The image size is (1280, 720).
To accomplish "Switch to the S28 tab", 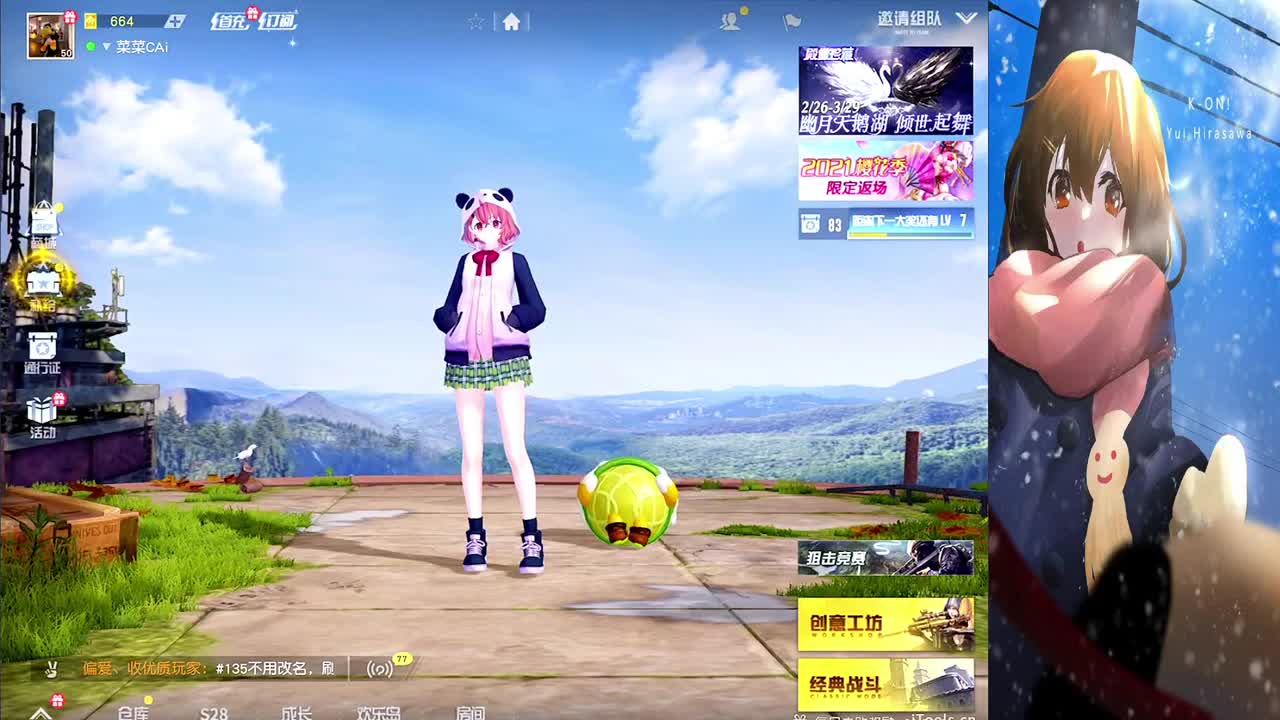I will (x=213, y=714).
